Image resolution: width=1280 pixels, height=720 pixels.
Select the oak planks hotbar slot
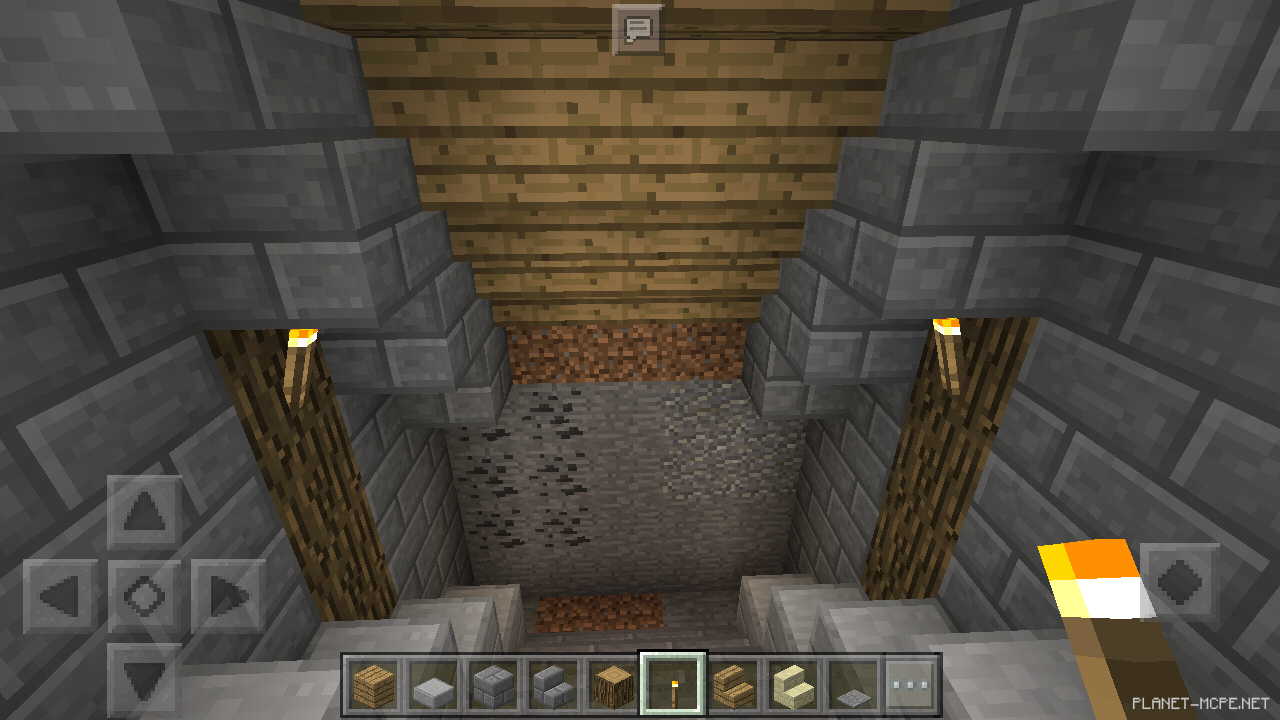click(x=373, y=685)
